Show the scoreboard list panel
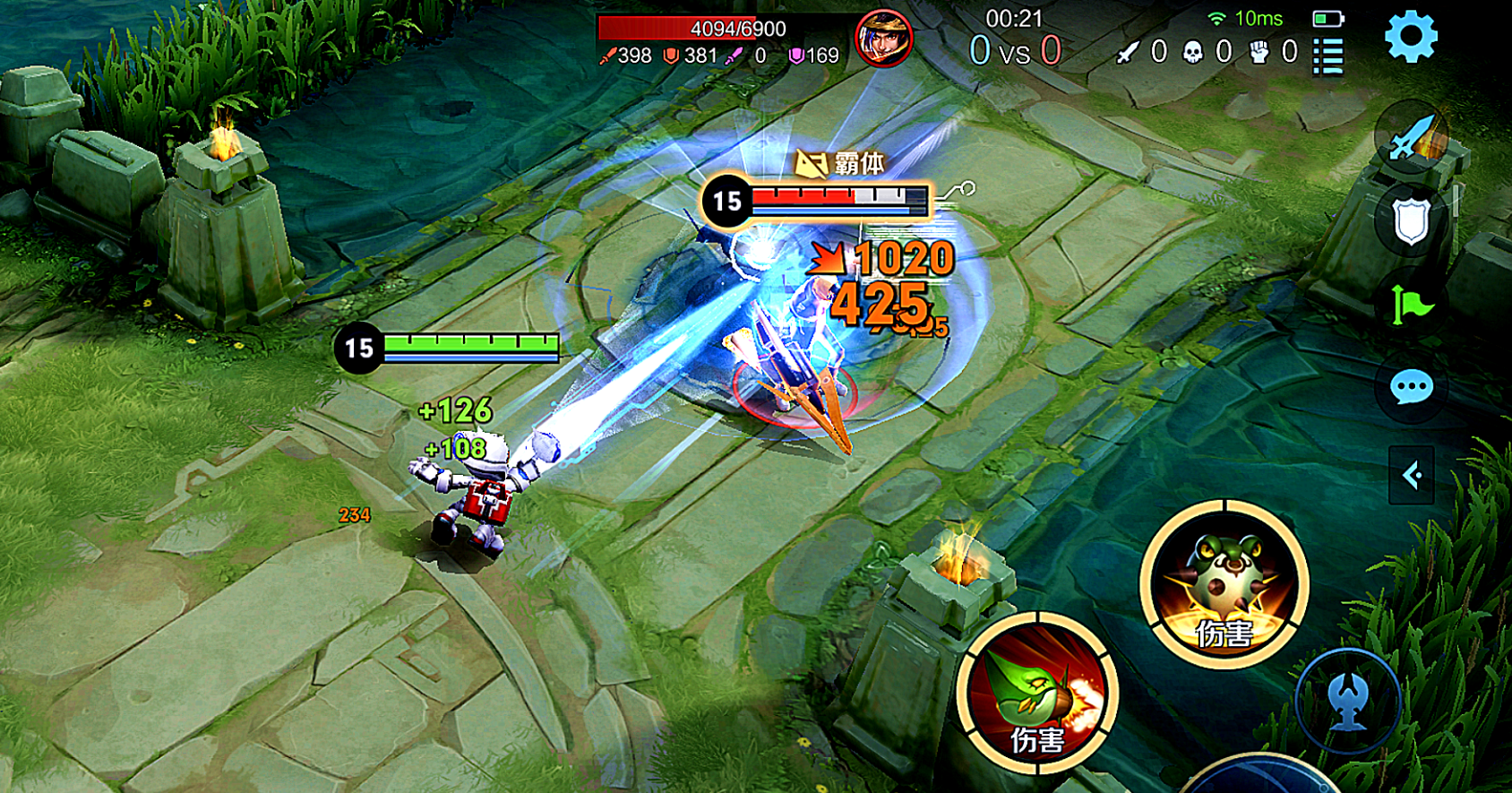 [x=1327, y=56]
